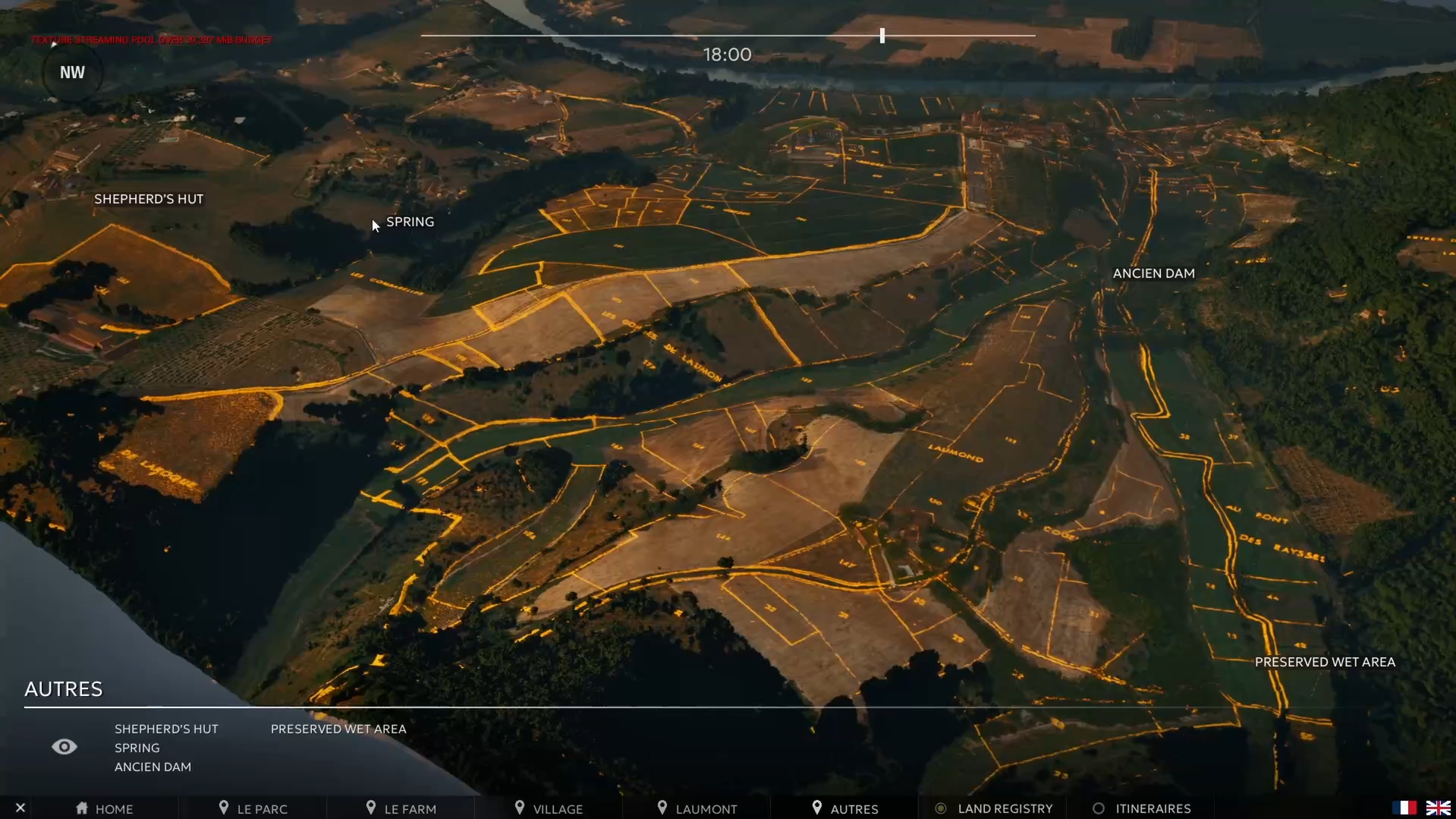Jump to the Laumont location
1456x819 pixels.
(x=697, y=809)
